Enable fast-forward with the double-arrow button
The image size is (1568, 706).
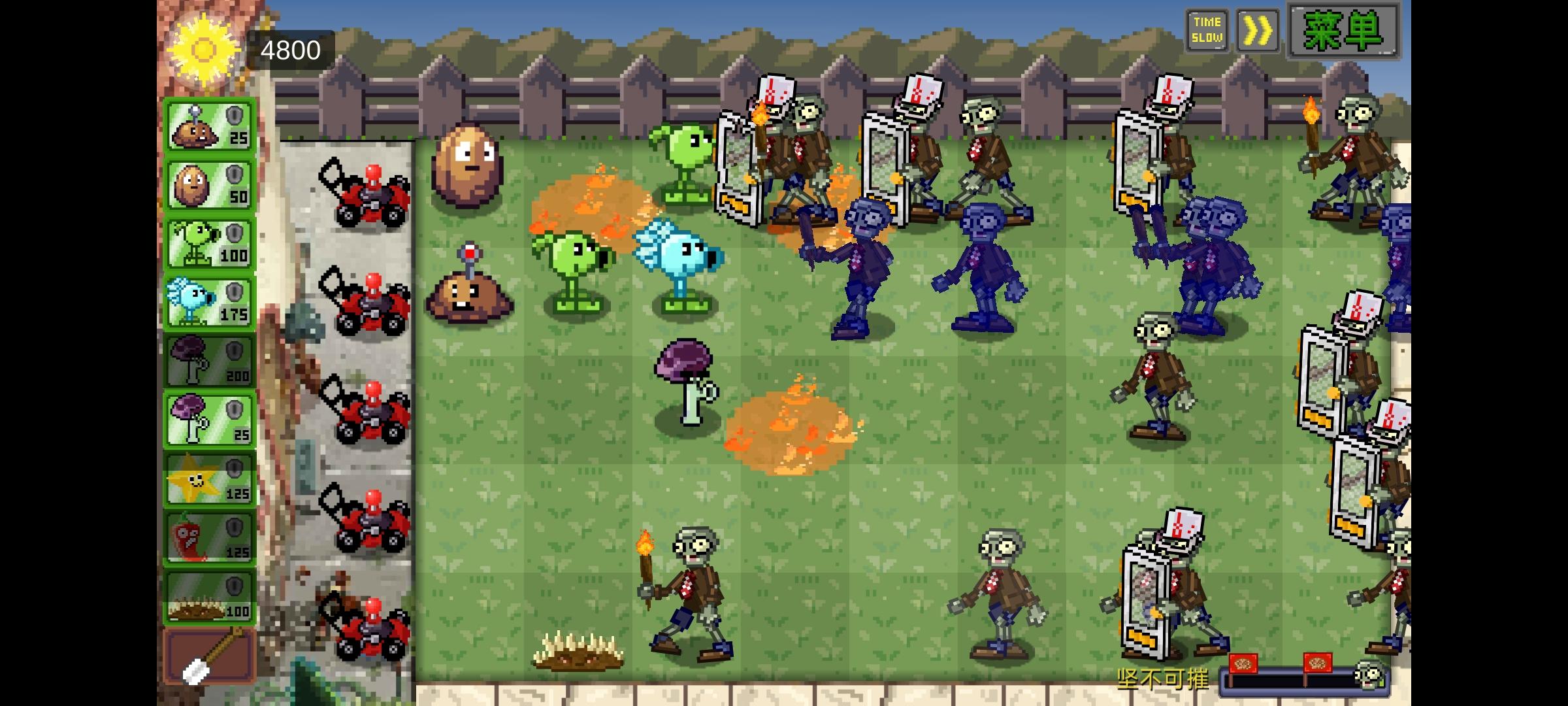(1258, 29)
